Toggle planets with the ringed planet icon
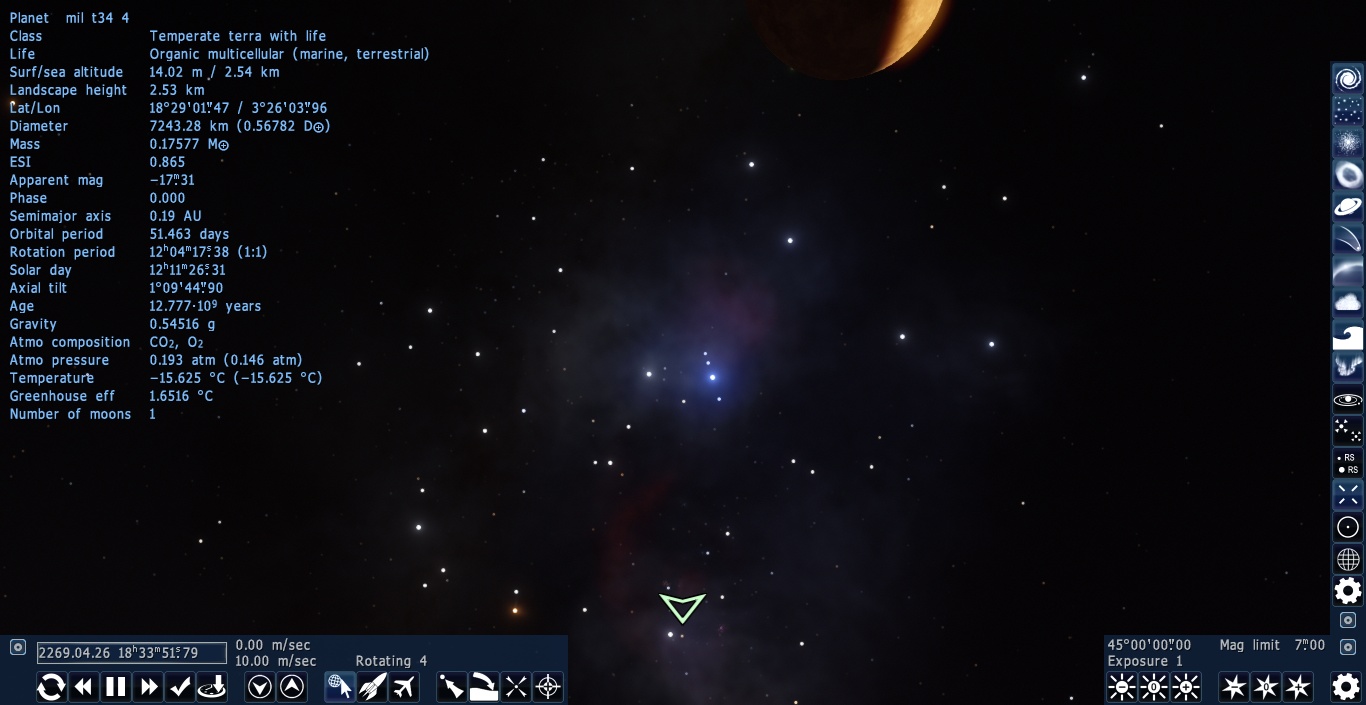The image size is (1366, 705). (1348, 207)
